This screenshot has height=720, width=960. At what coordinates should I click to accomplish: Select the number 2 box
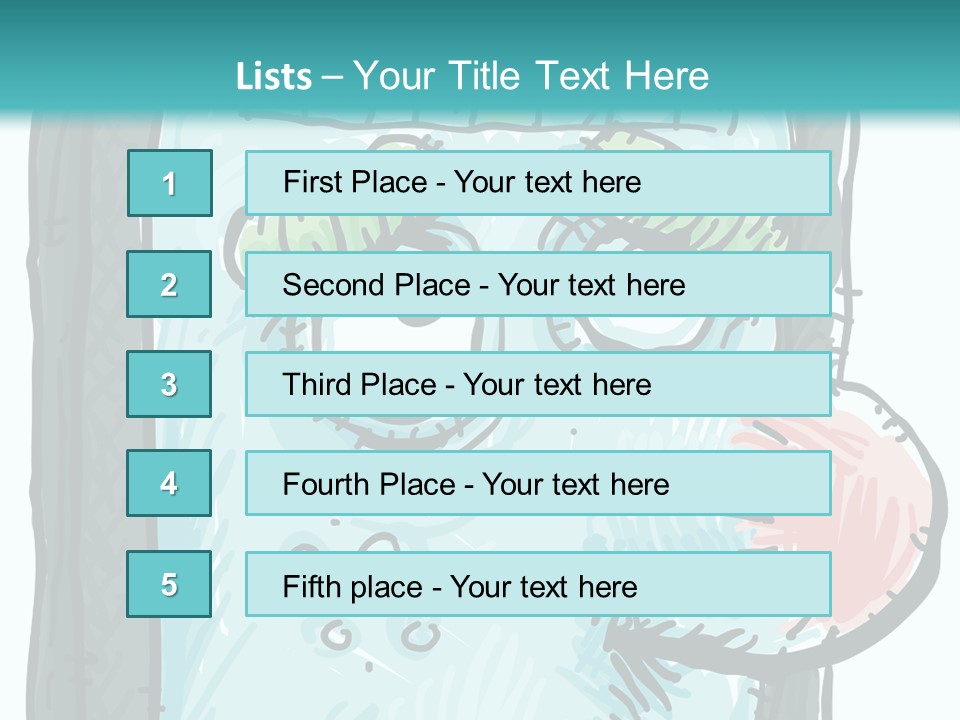169,284
